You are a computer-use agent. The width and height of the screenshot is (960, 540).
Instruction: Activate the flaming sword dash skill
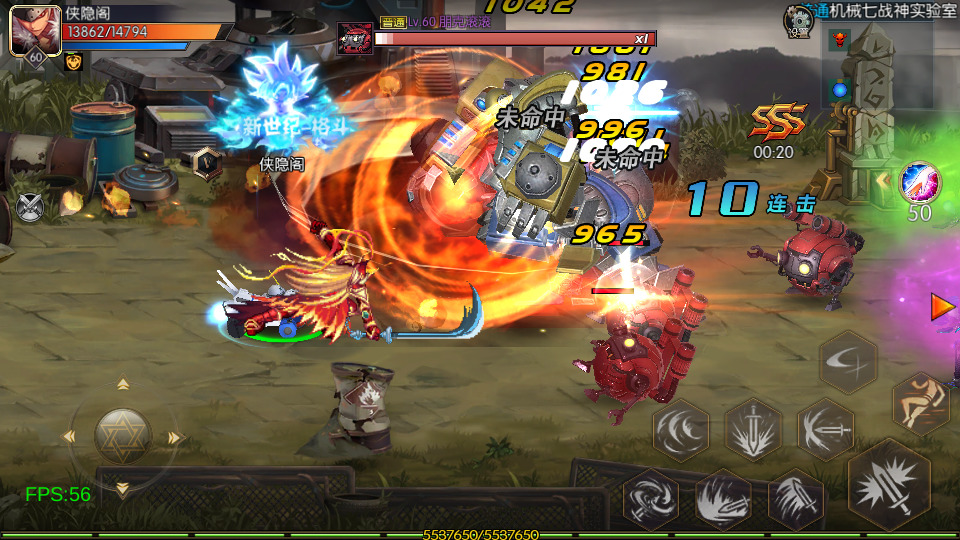coord(723,497)
